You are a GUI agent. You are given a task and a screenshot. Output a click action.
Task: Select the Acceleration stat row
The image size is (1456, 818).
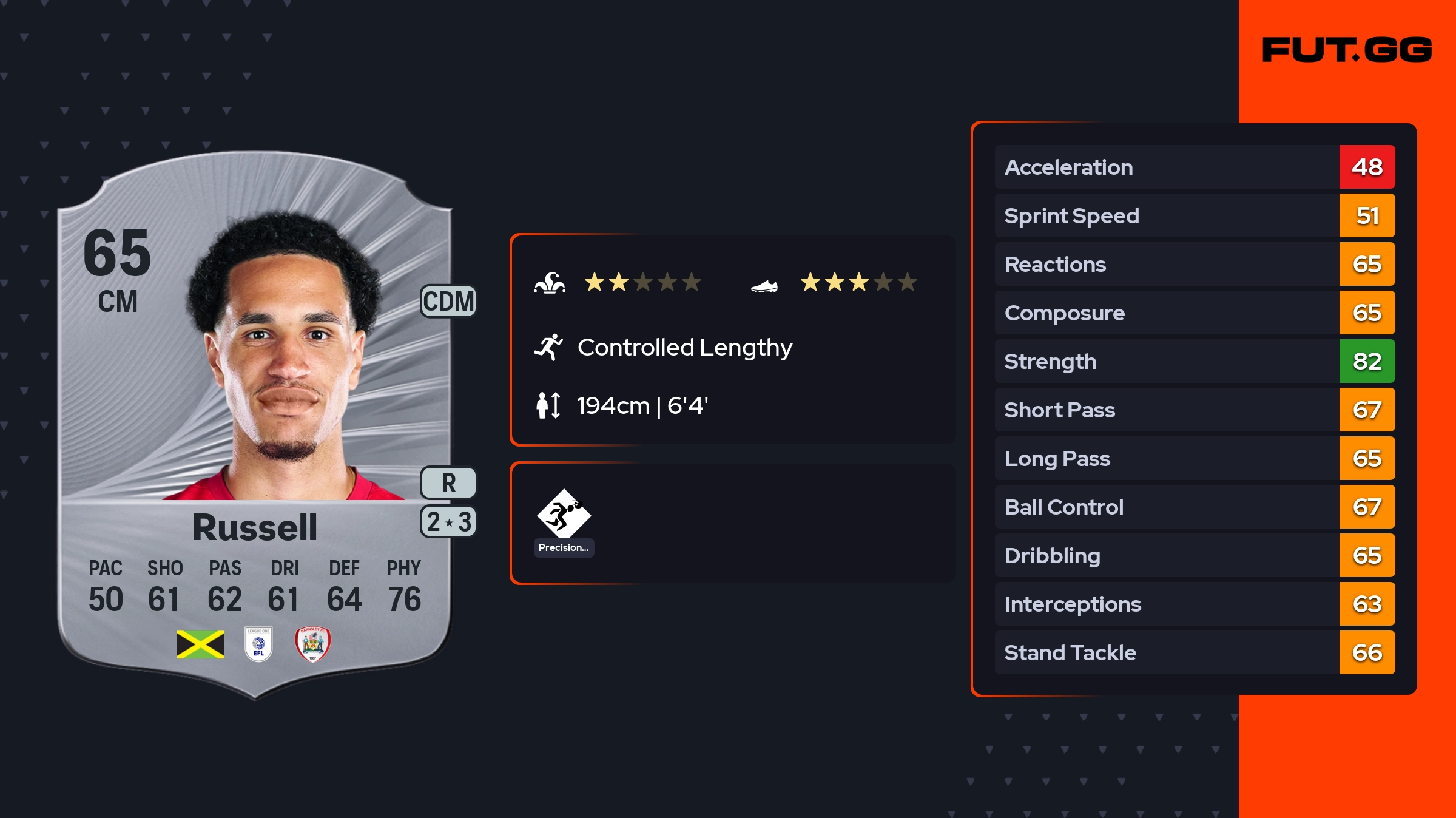1195,167
